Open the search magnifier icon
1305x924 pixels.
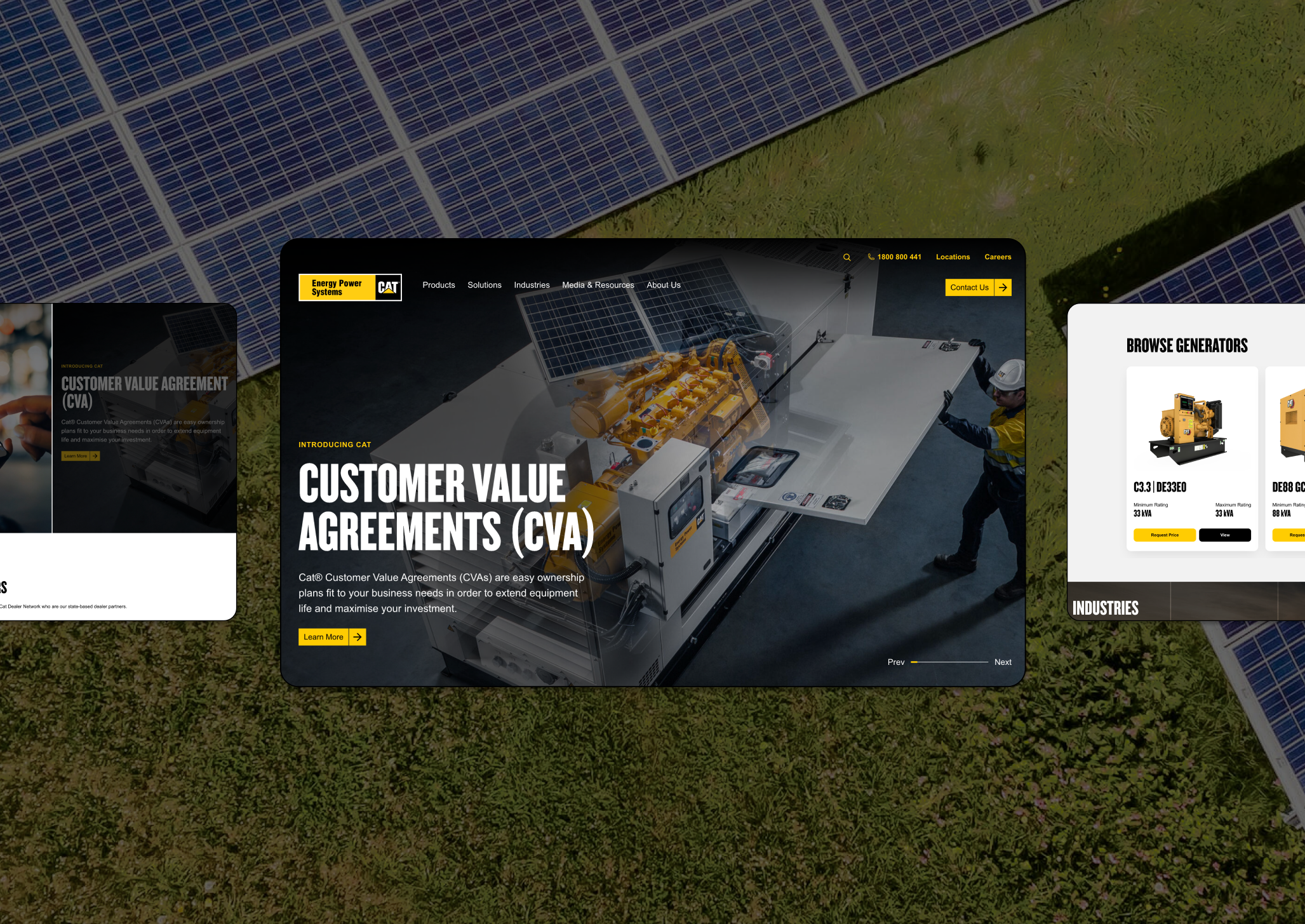847,257
